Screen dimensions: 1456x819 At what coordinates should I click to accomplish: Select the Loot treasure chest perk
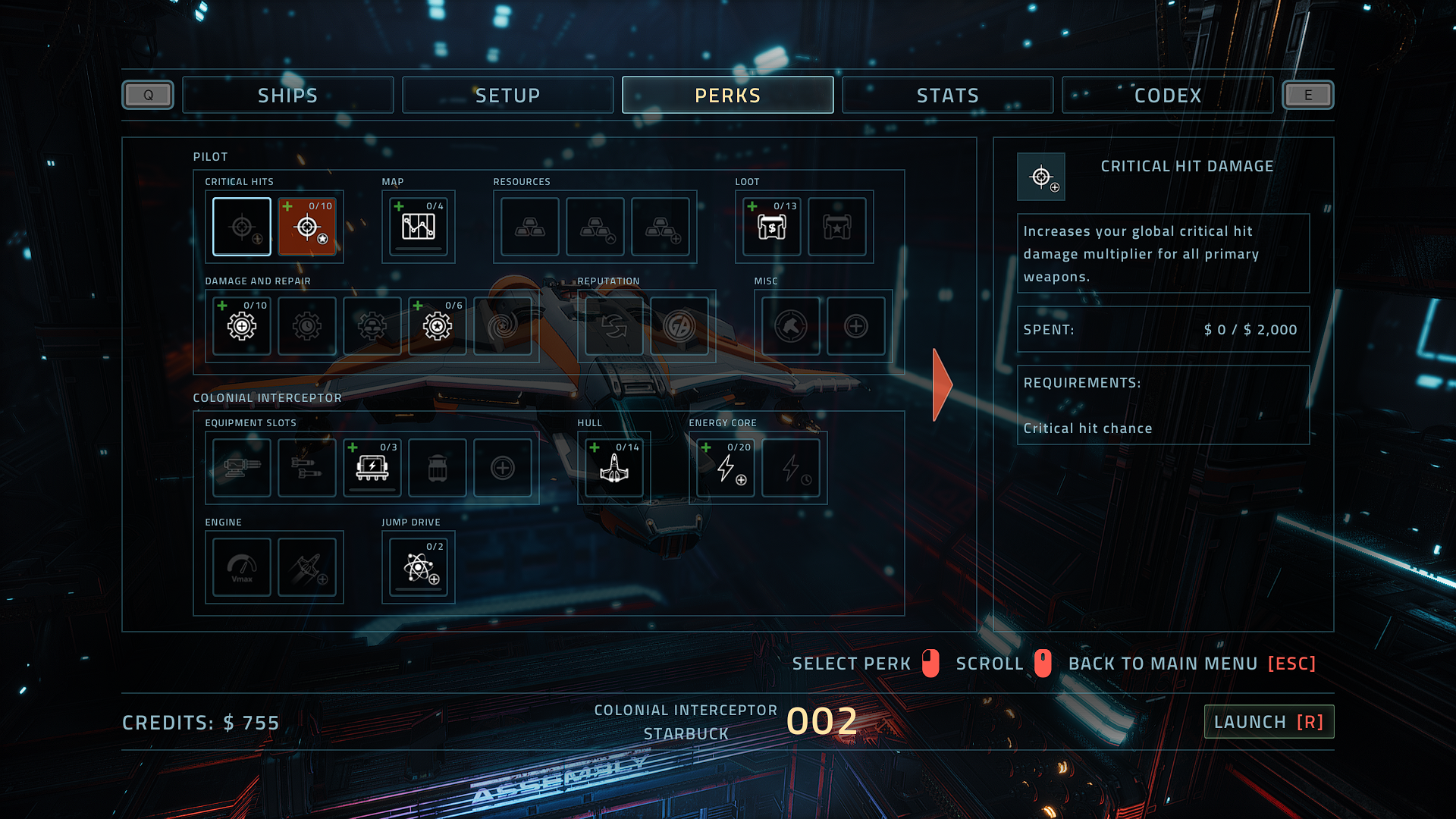[x=772, y=227]
